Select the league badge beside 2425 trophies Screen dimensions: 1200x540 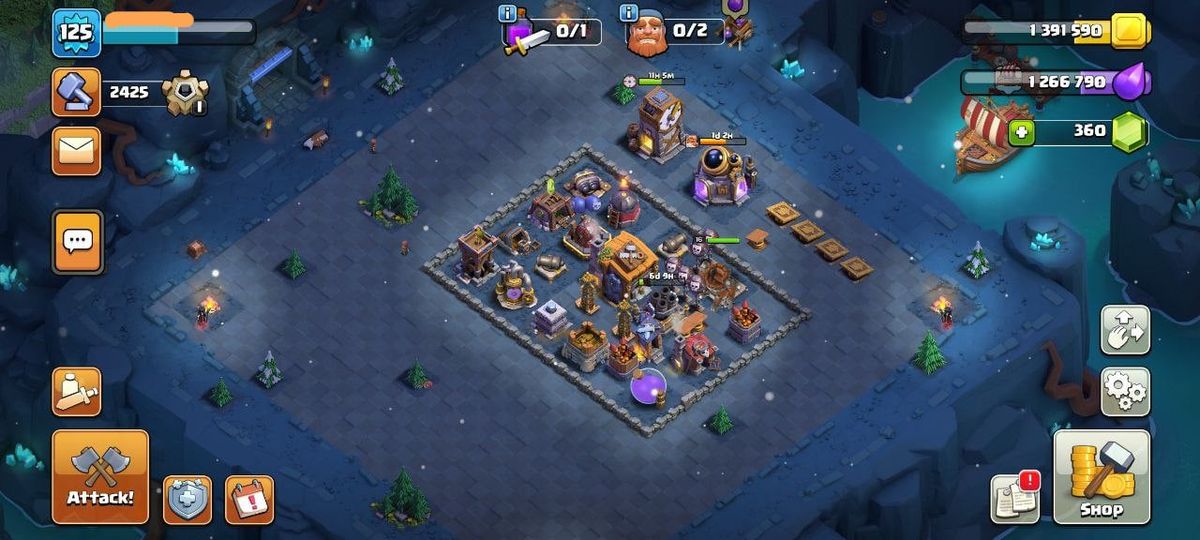click(x=185, y=93)
